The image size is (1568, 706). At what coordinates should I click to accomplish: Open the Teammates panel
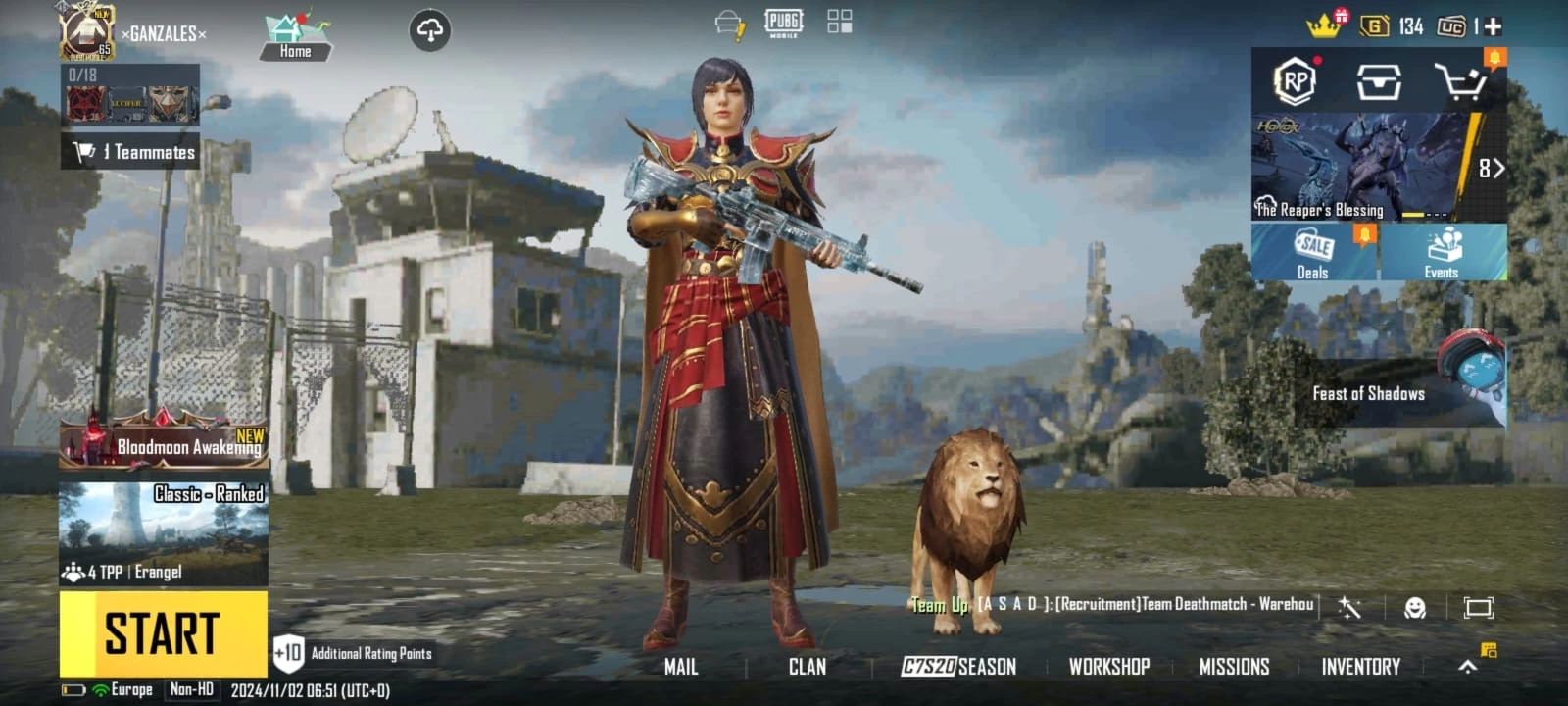(x=130, y=152)
